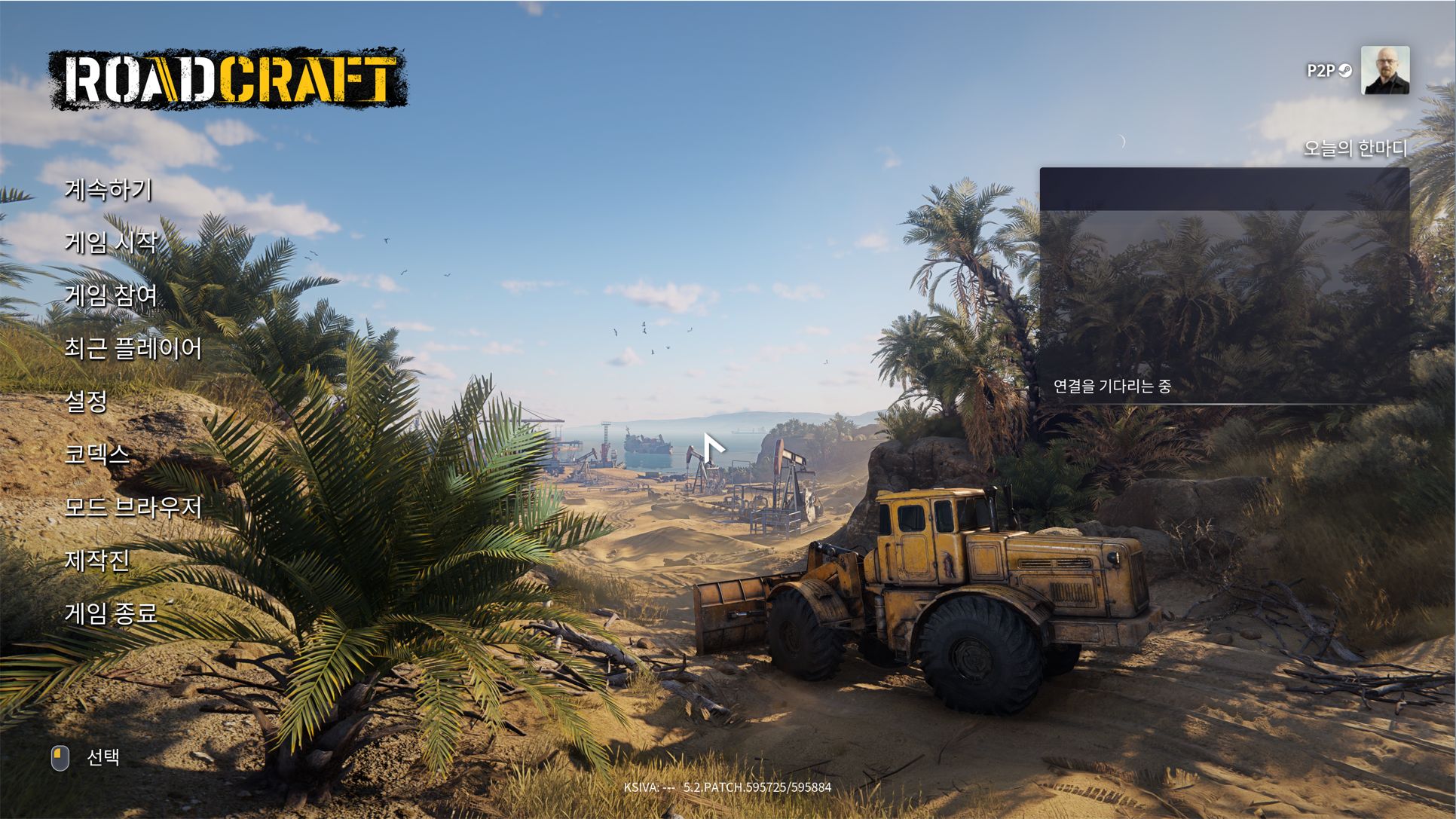The width and height of the screenshot is (1456, 819).
Task: Open the 오늘의 한마디 message panel
Action: [x=1224, y=286]
